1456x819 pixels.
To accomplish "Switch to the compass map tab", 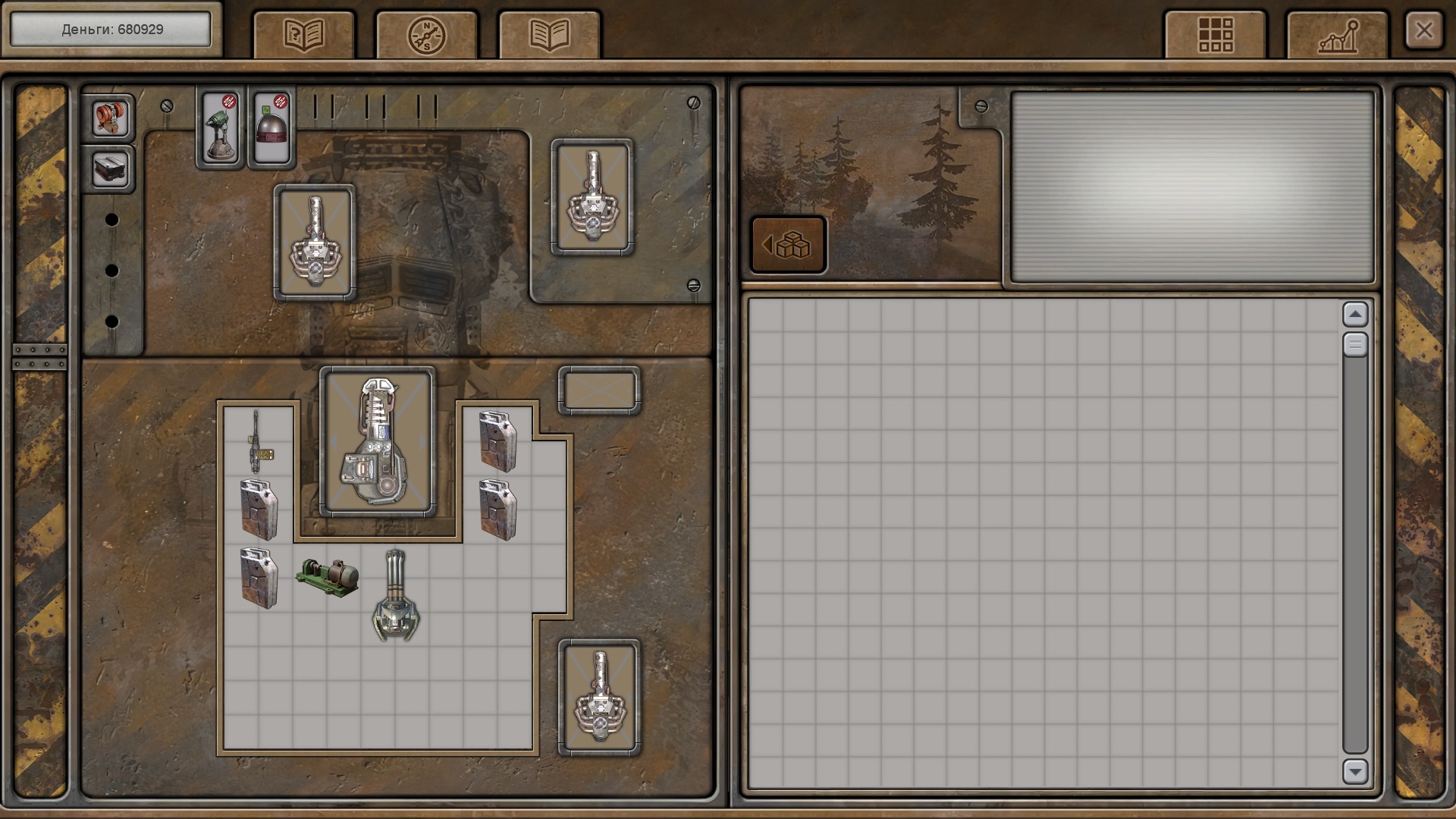I will tap(426, 35).
